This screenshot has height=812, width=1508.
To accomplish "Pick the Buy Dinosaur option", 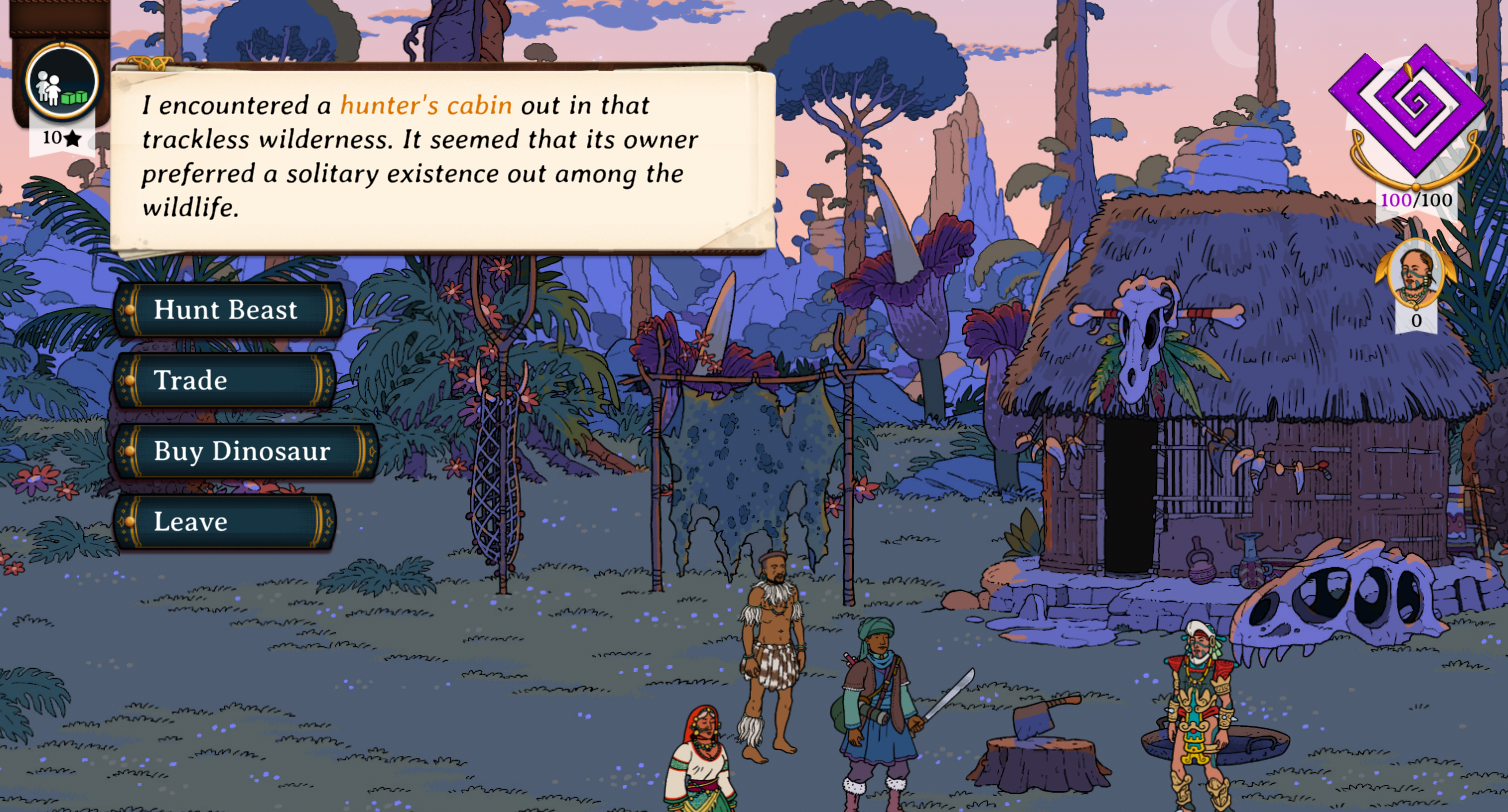I will pyautogui.click(x=245, y=451).
